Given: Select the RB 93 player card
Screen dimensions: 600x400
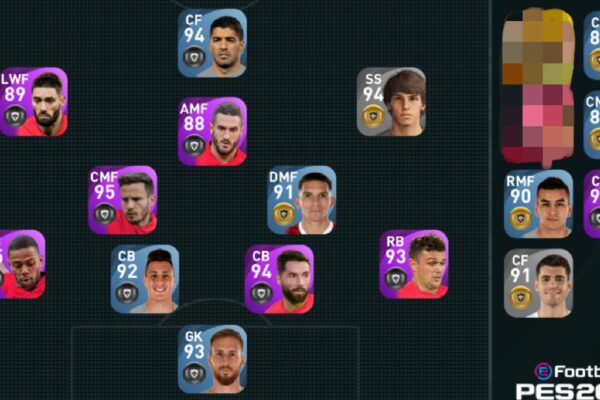Looking at the screenshot, I should (x=413, y=264).
